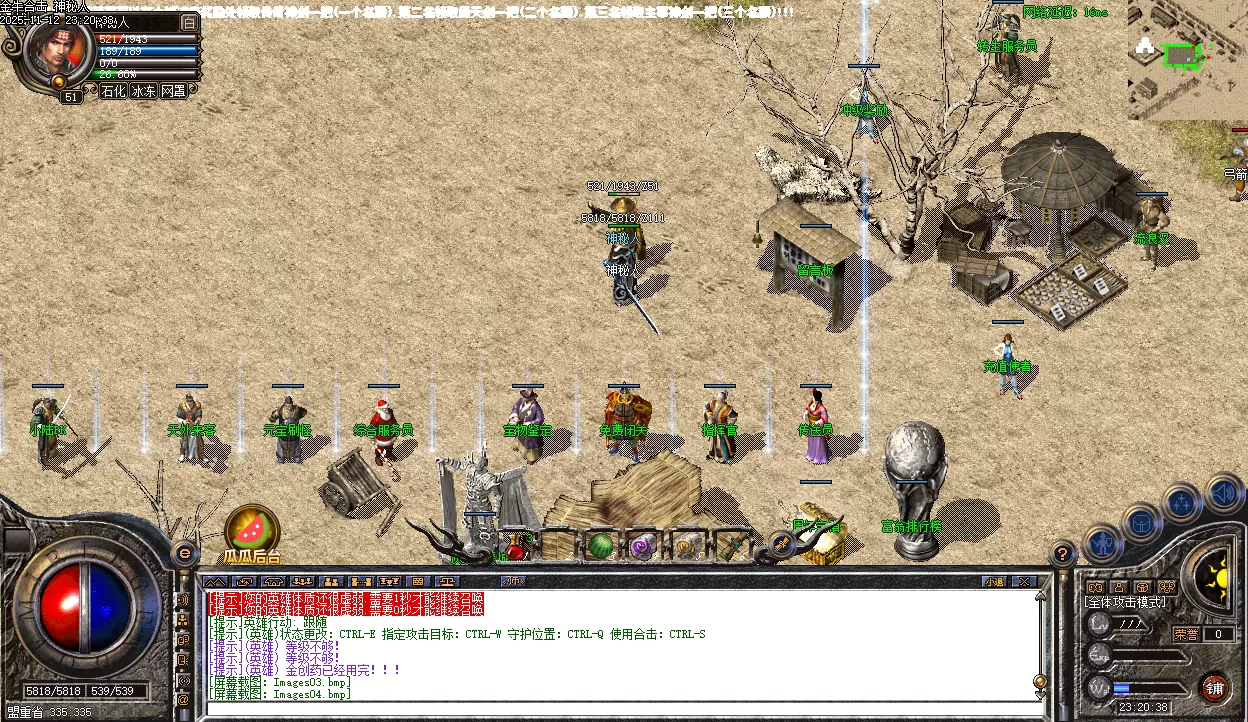Toggle the 石化 status button
Screen dimensions: 1248x722
[x=113, y=91]
